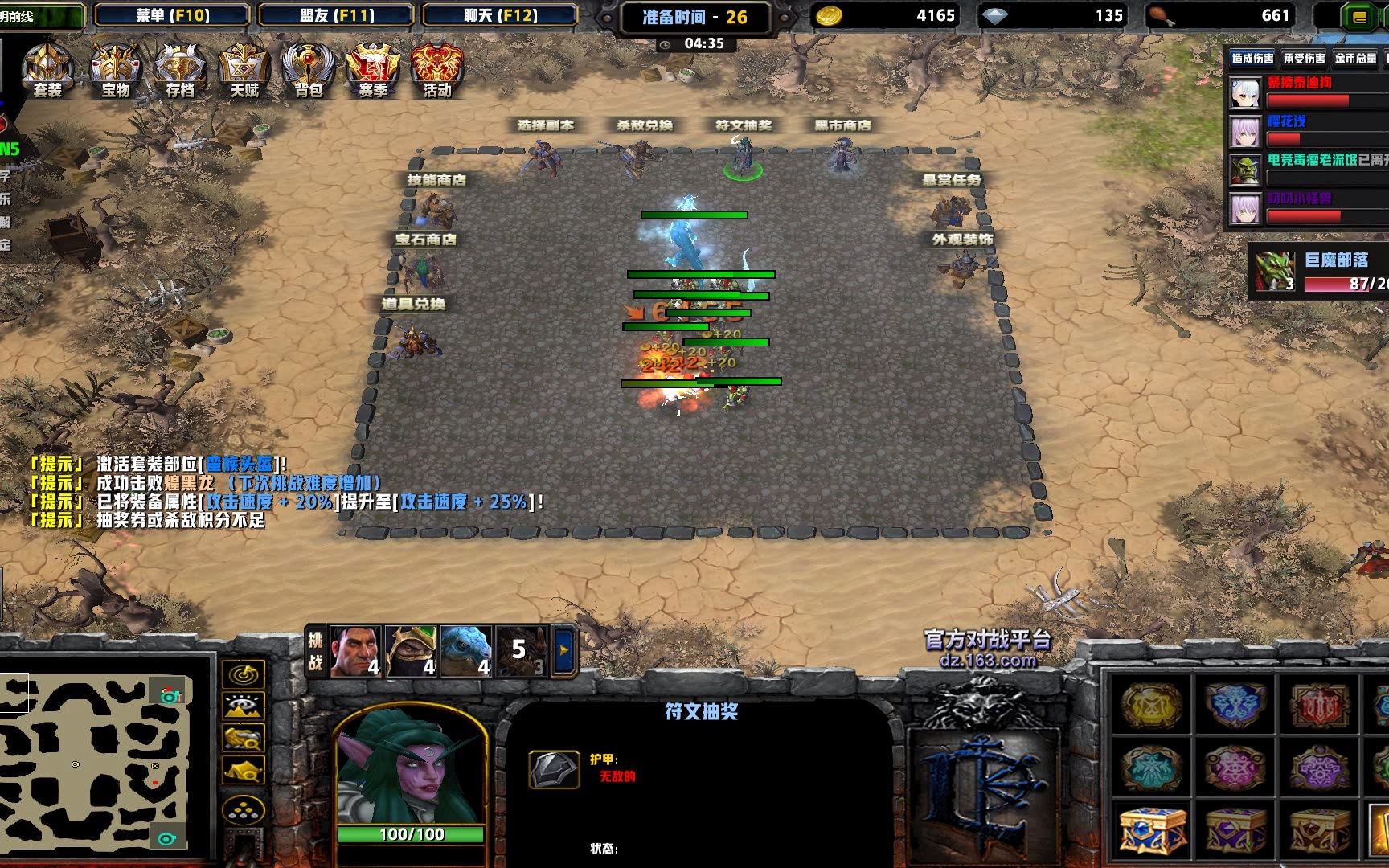Viewport: 1389px width, 868px height.
Task: Use the yellow rune command icon
Action: 1152,702
